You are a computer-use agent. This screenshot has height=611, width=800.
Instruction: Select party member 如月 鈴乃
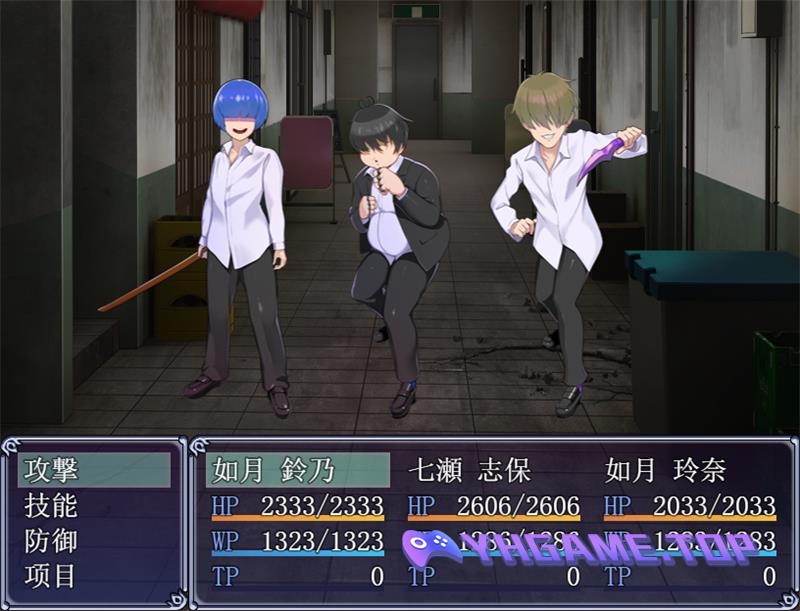click(x=271, y=470)
